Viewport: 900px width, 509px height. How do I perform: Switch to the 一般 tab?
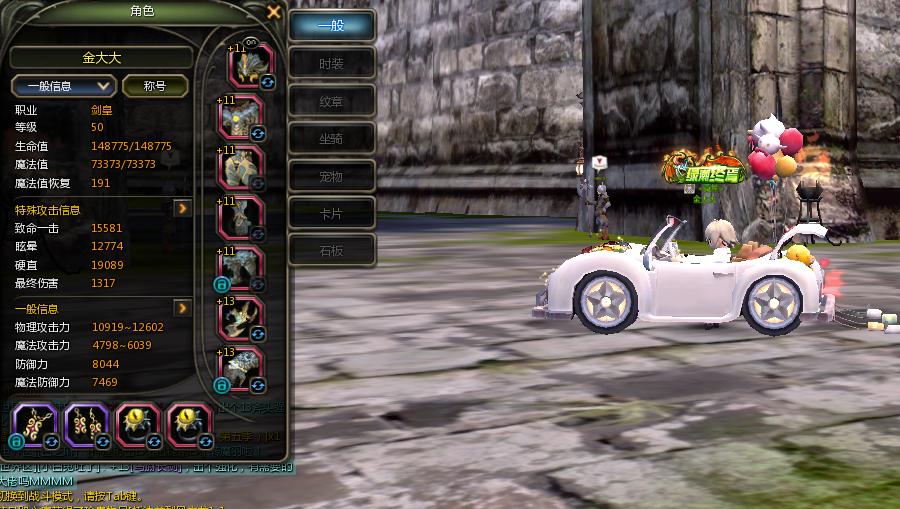(x=331, y=26)
